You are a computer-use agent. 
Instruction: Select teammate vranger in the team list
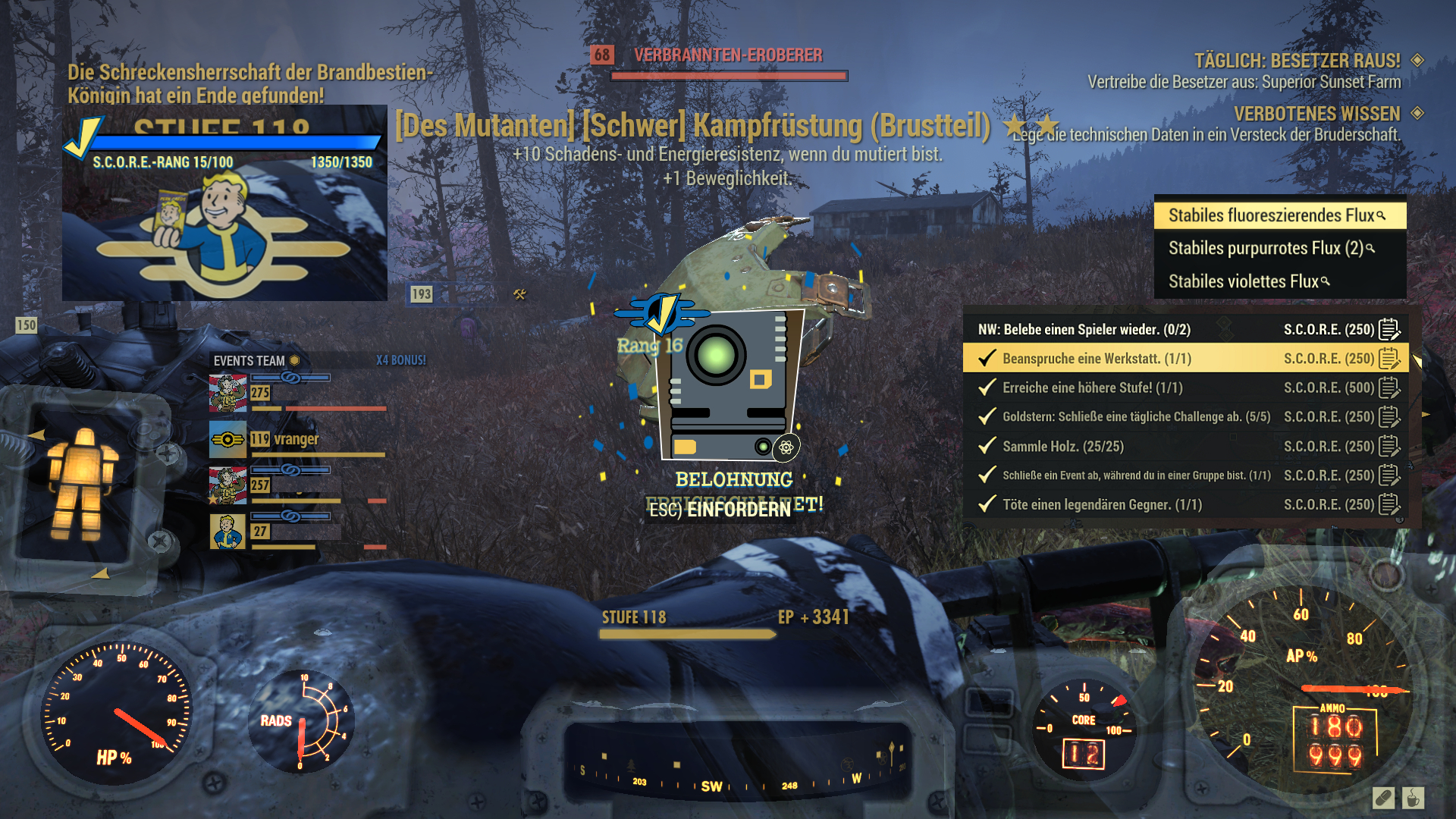(296, 440)
